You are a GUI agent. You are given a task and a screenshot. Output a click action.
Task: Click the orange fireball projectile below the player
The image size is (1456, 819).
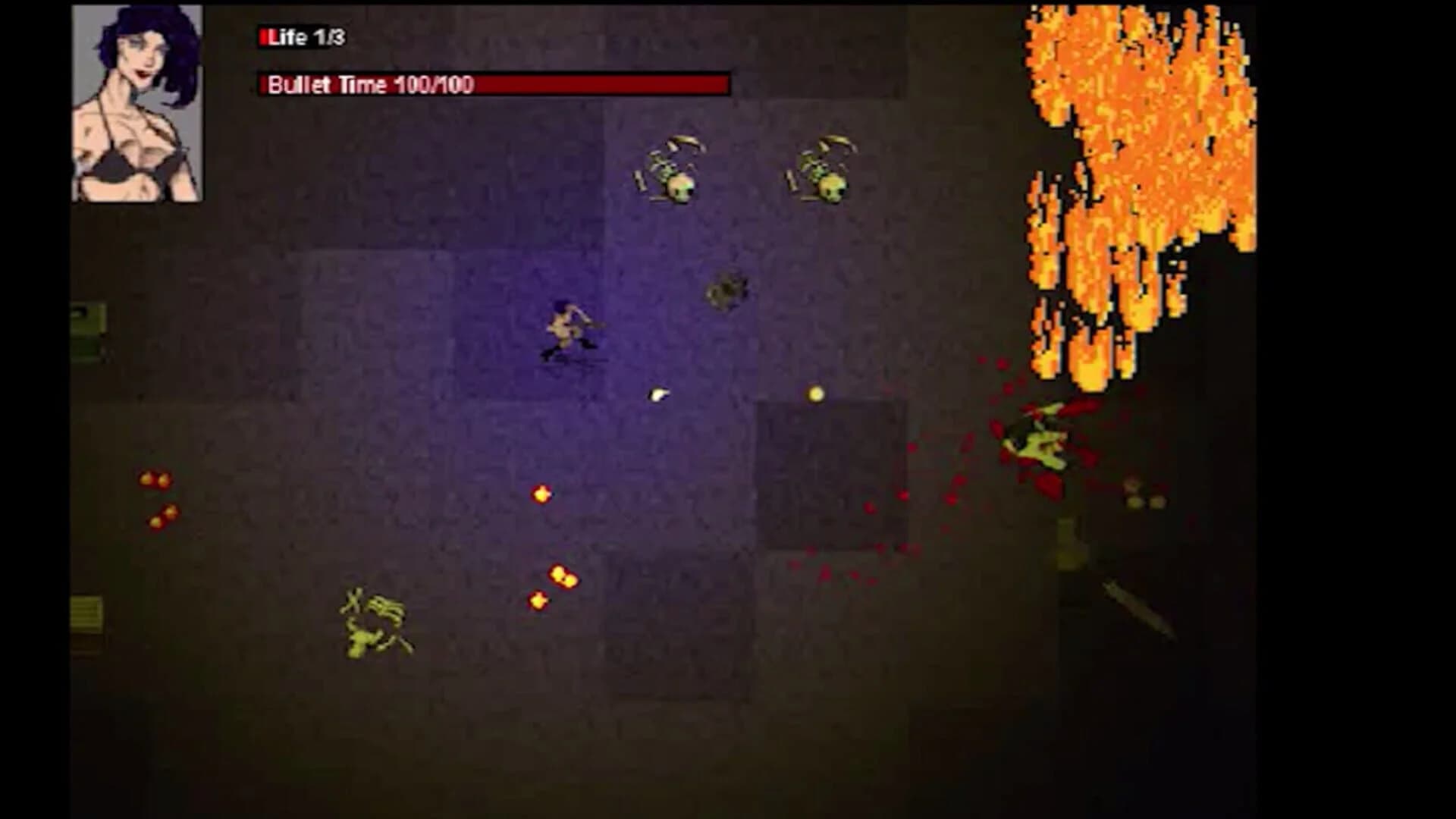click(x=541, y=493)
